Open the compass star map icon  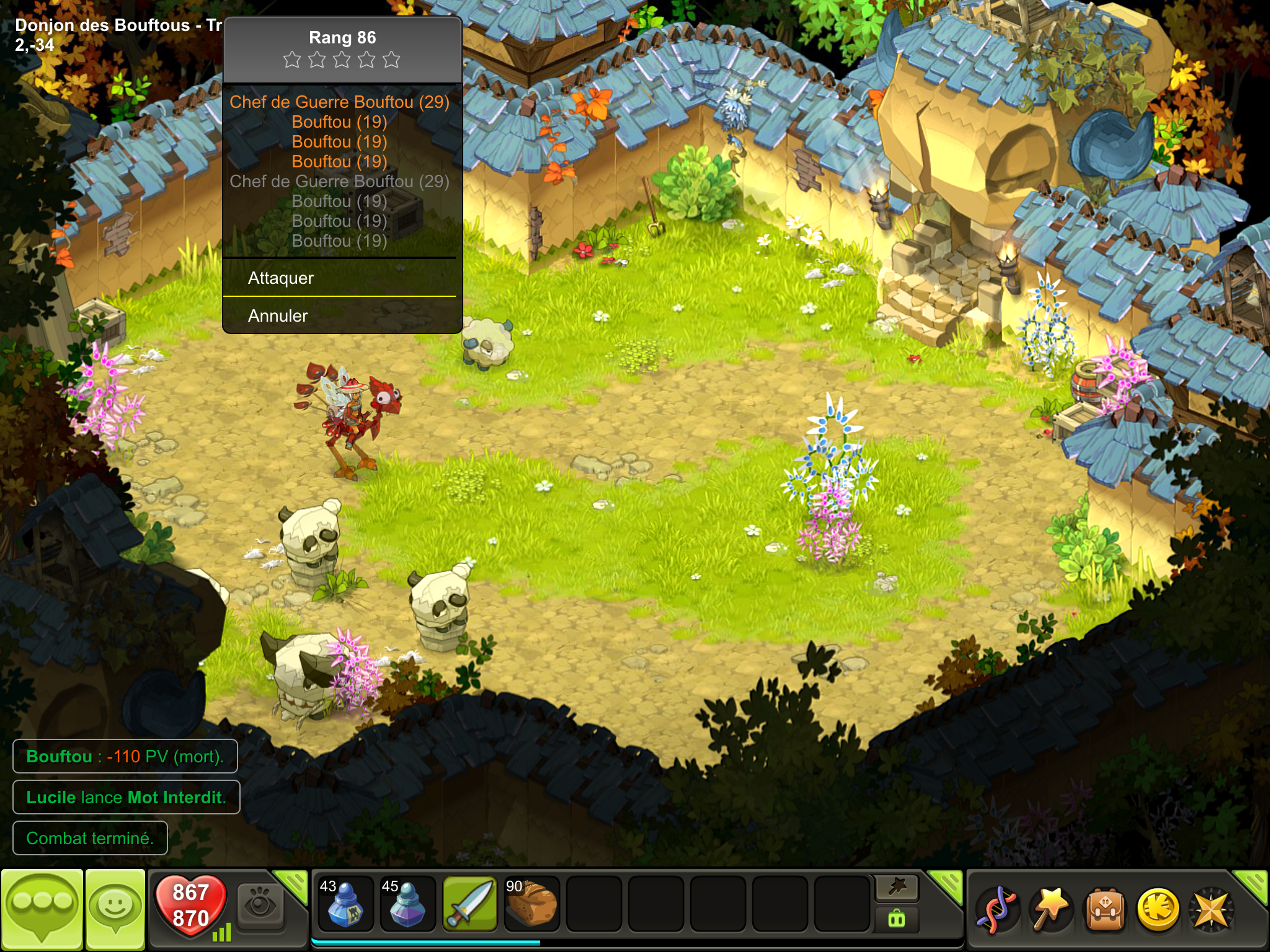[x=1210, y=910]
